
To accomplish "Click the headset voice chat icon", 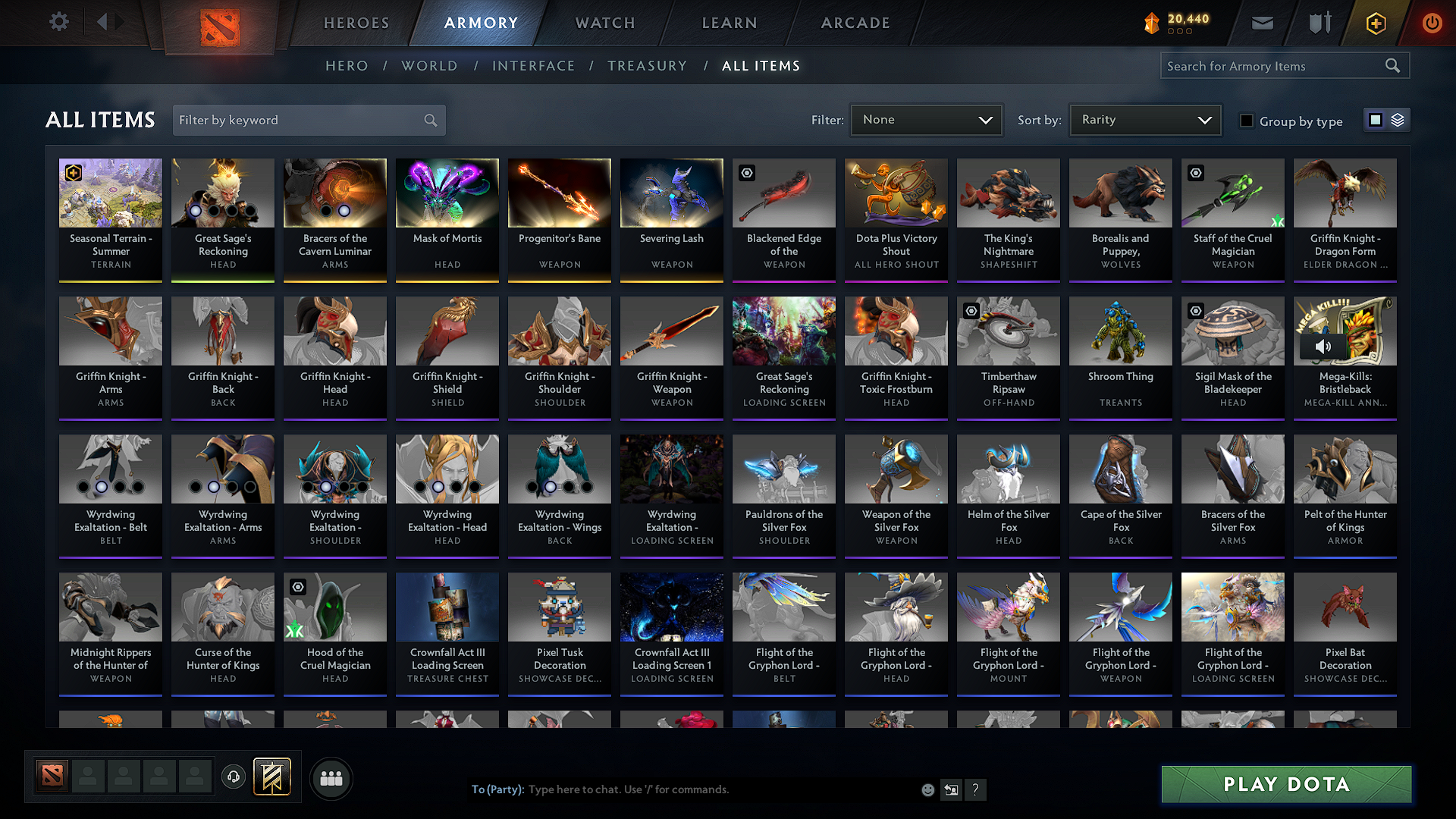I will click(233, 777).
